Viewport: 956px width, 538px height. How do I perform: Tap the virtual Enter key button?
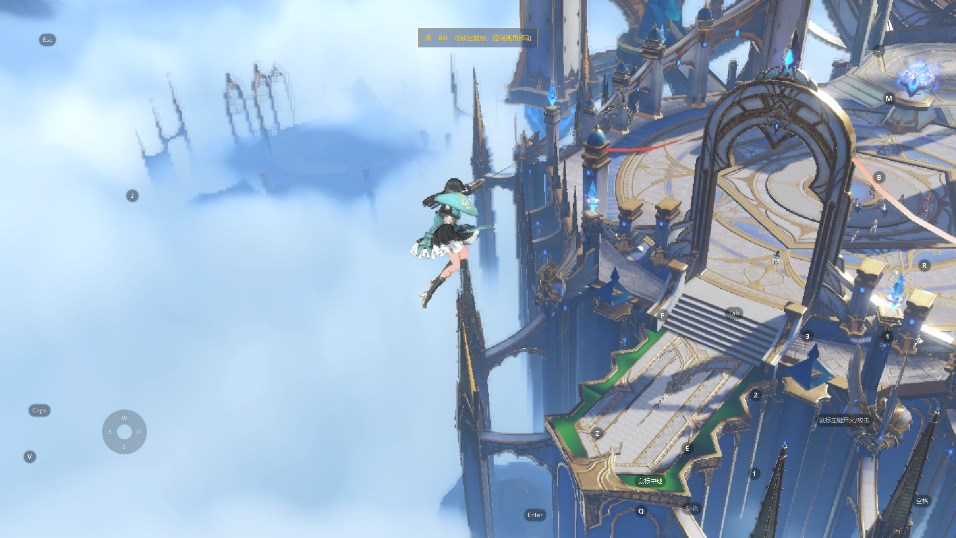[x=535, y=515]
